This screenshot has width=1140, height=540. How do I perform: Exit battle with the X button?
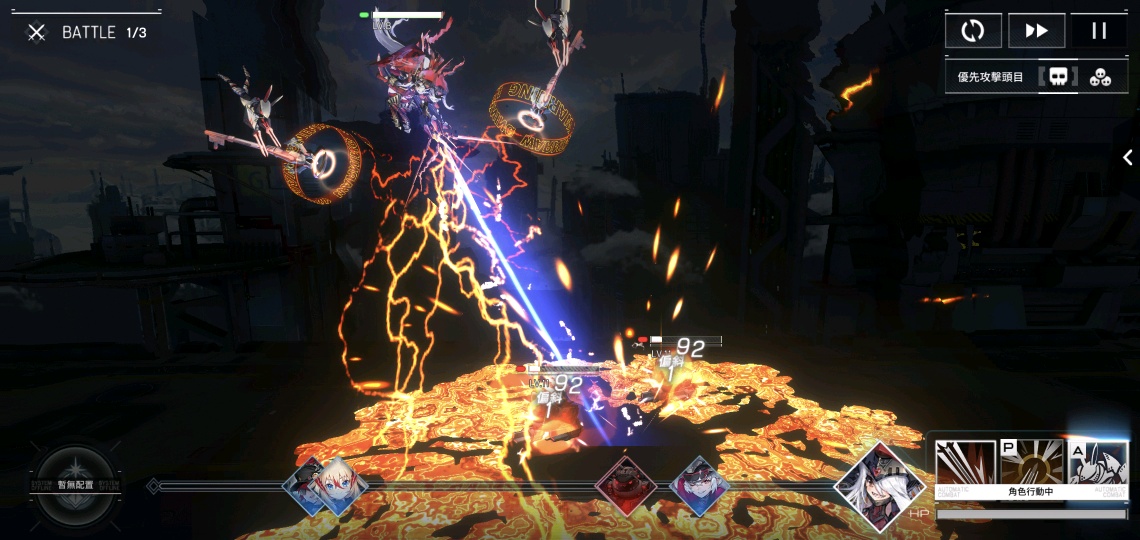pyautogui.click(x=37, y=33)
